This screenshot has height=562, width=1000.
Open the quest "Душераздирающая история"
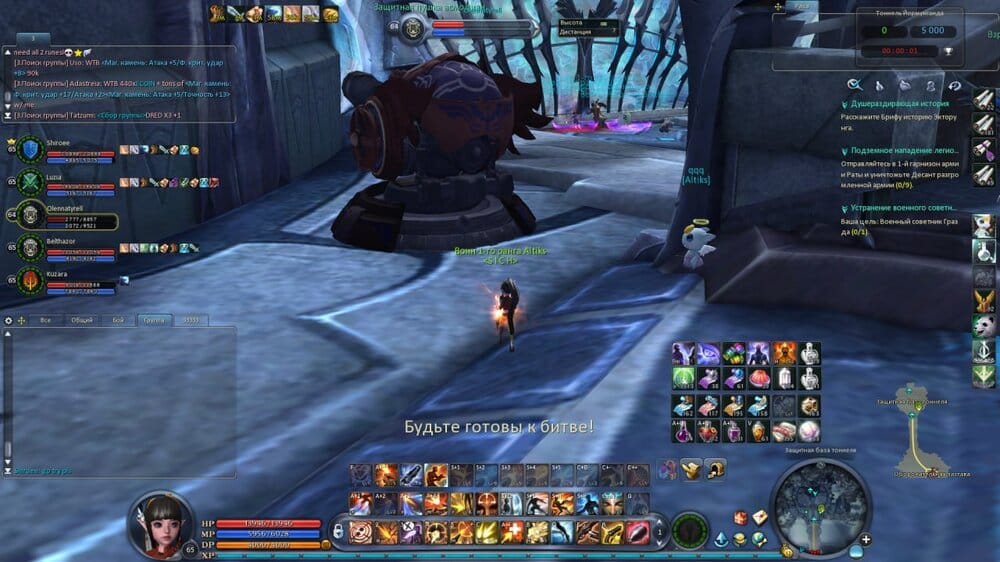(x=893, y=102)
